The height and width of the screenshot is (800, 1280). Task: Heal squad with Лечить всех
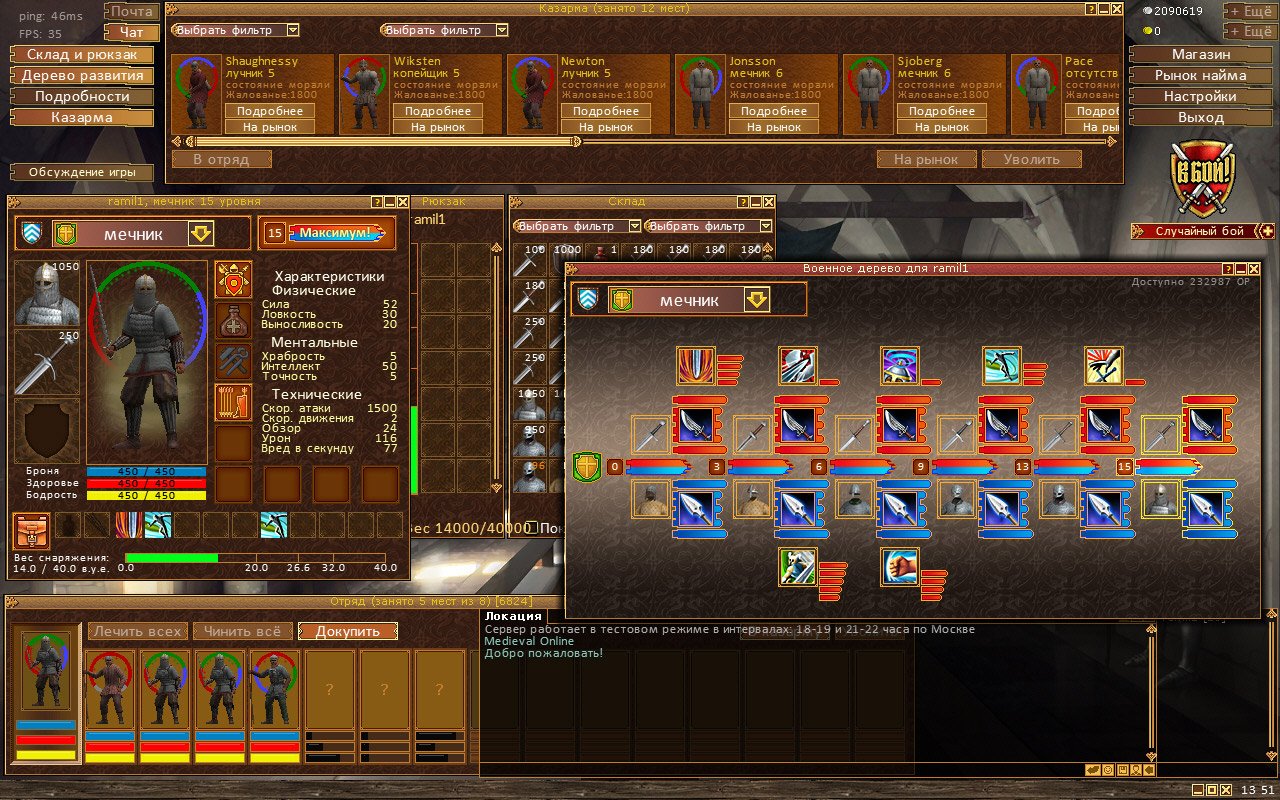(137, 631)
